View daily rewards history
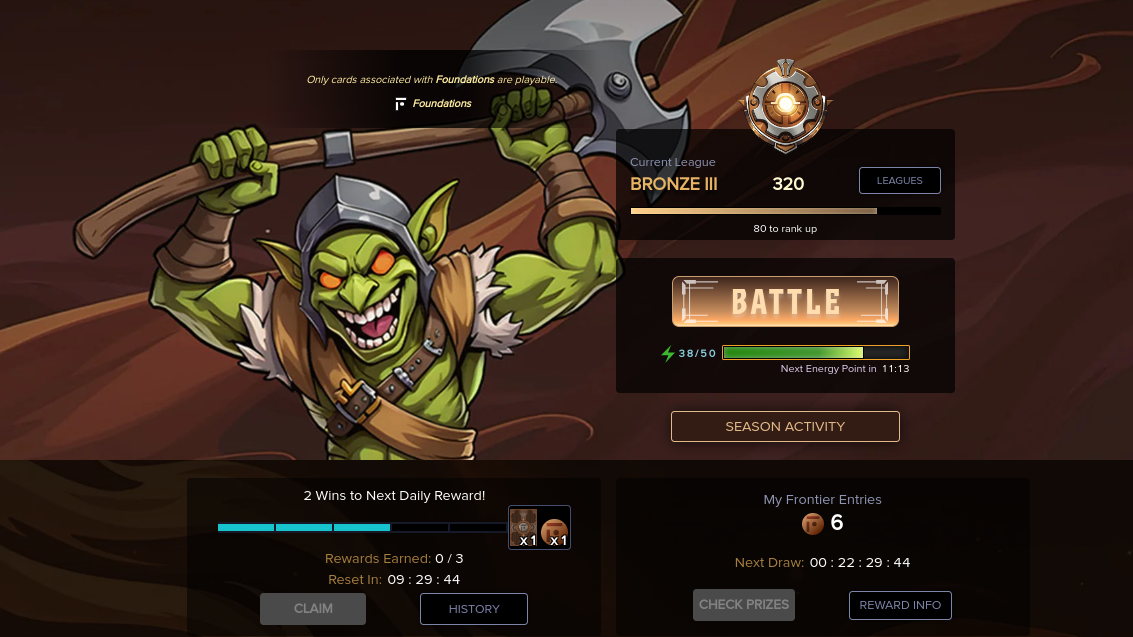1133x637 pixels. (474, 609)
